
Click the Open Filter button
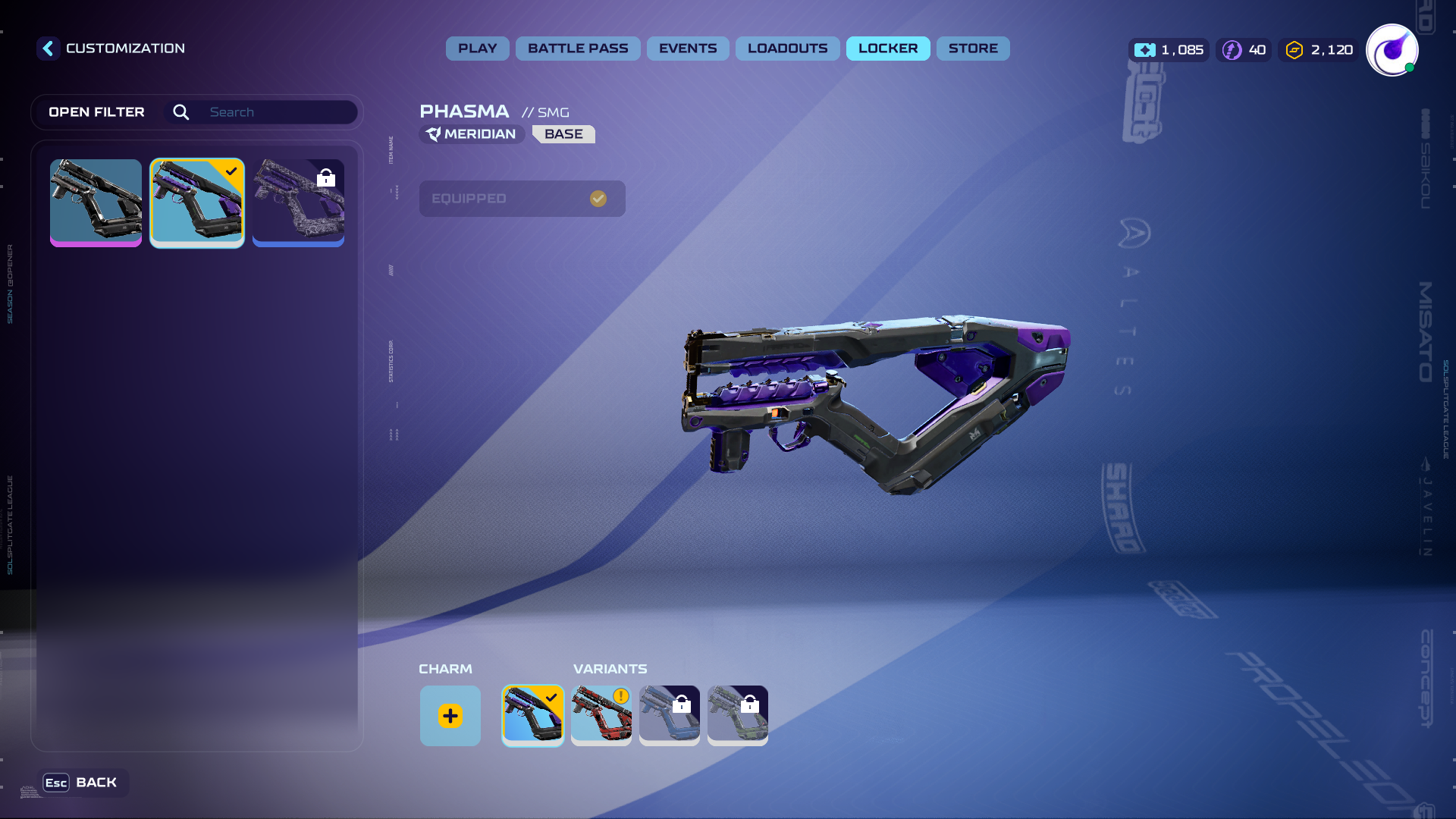(96, 112)
